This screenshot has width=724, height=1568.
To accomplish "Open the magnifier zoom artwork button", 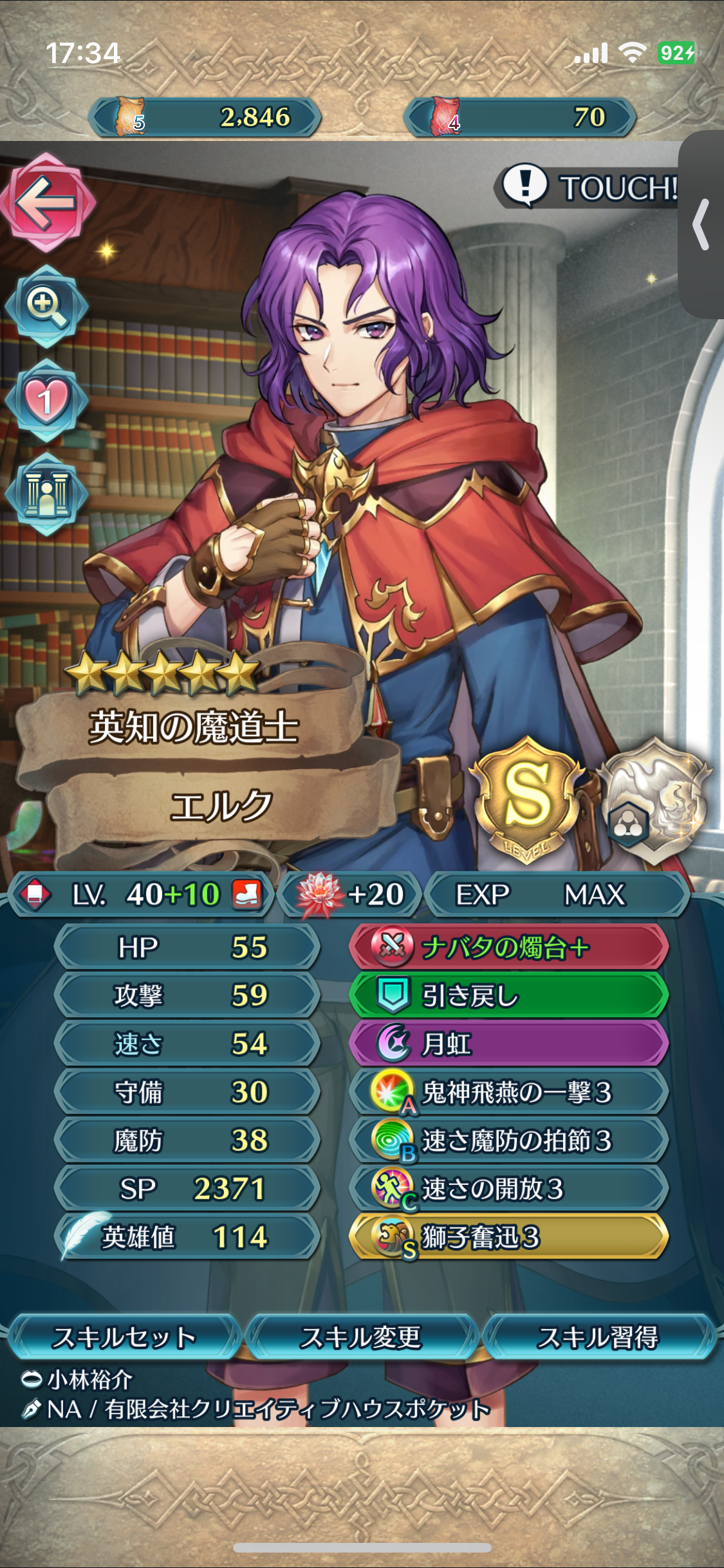I will coord(46,305).
